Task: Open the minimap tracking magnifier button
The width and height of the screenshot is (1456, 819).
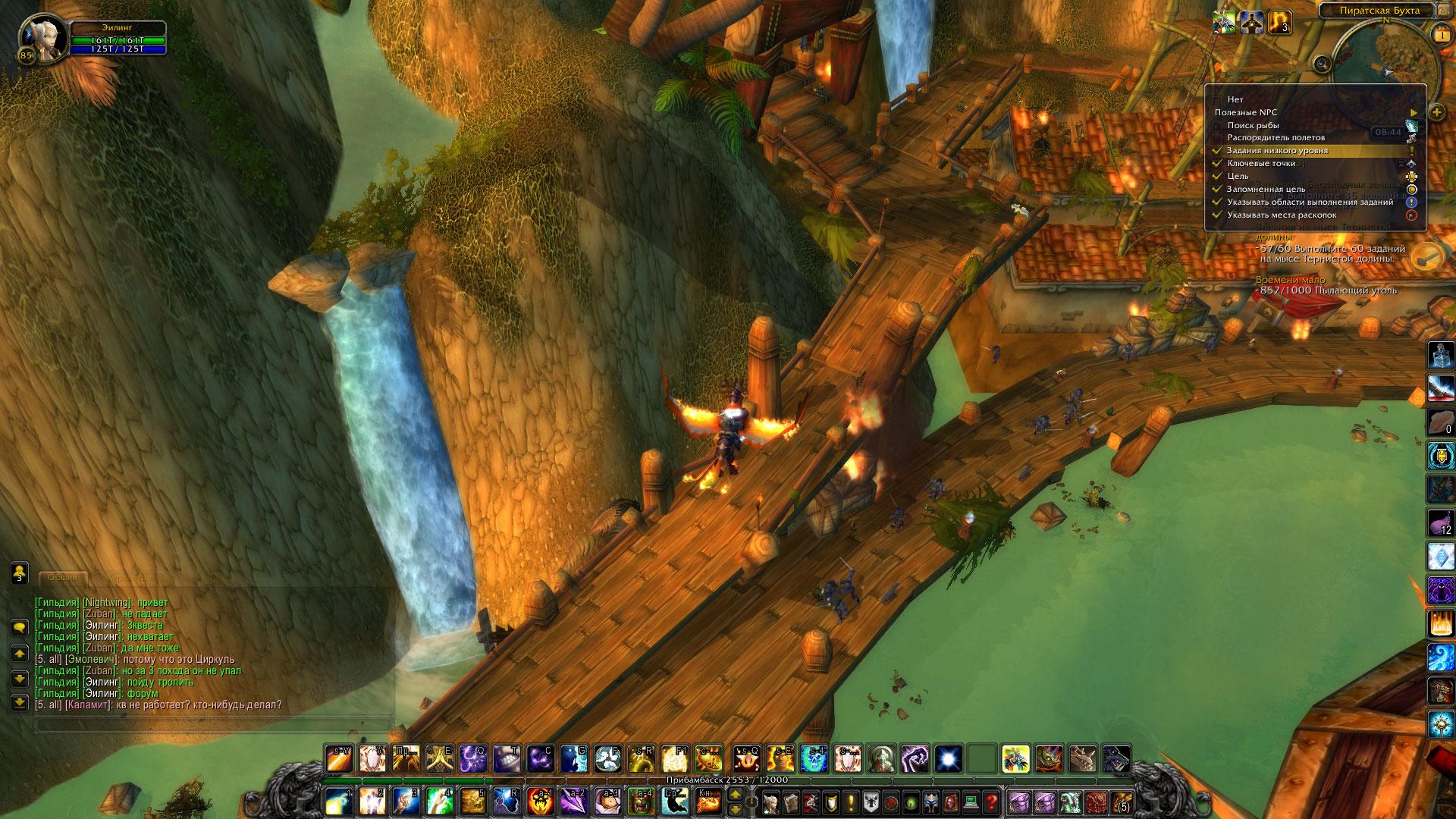Action: point(1323,64)
